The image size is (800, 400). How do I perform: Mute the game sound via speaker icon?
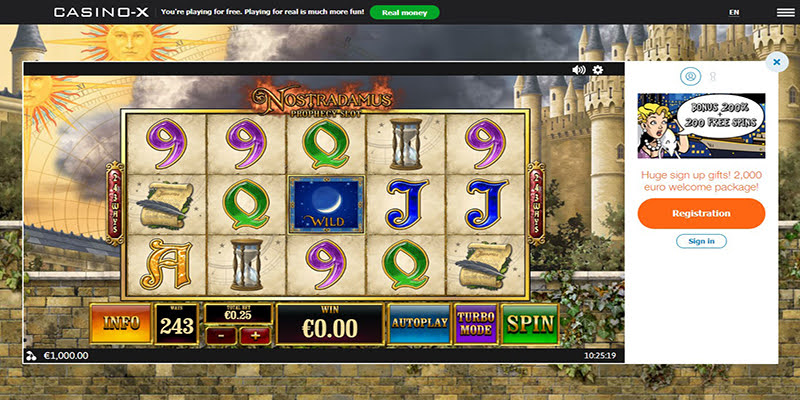[x=578, y=70]
